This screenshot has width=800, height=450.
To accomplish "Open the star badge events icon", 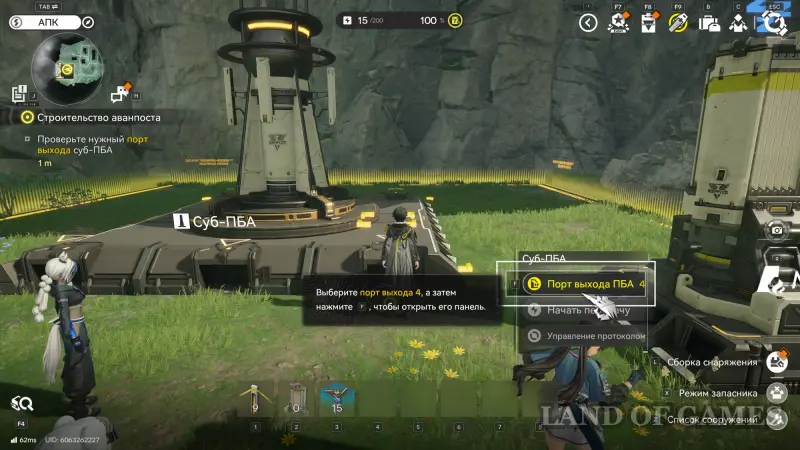I will tap(619, 23).
